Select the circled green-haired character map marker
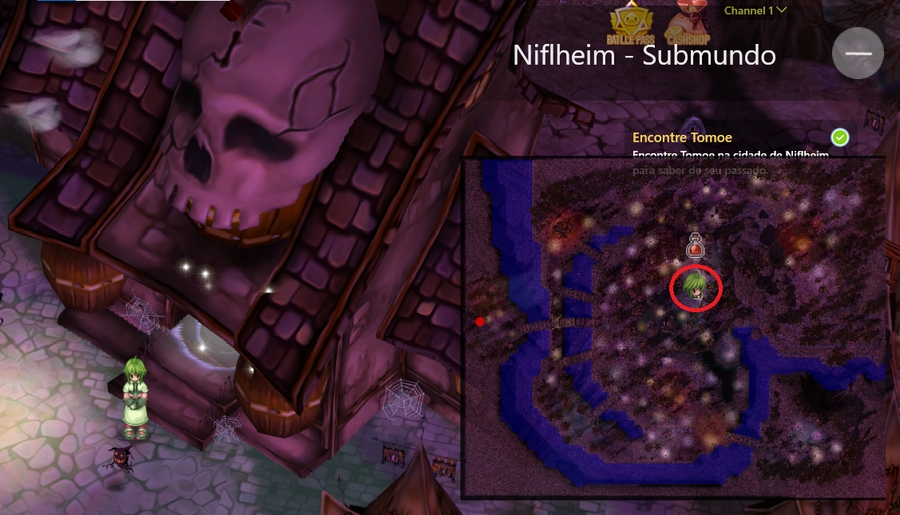The width and height of the screenshot is (900, 515). pyautogui.click(x=695, y=289)
